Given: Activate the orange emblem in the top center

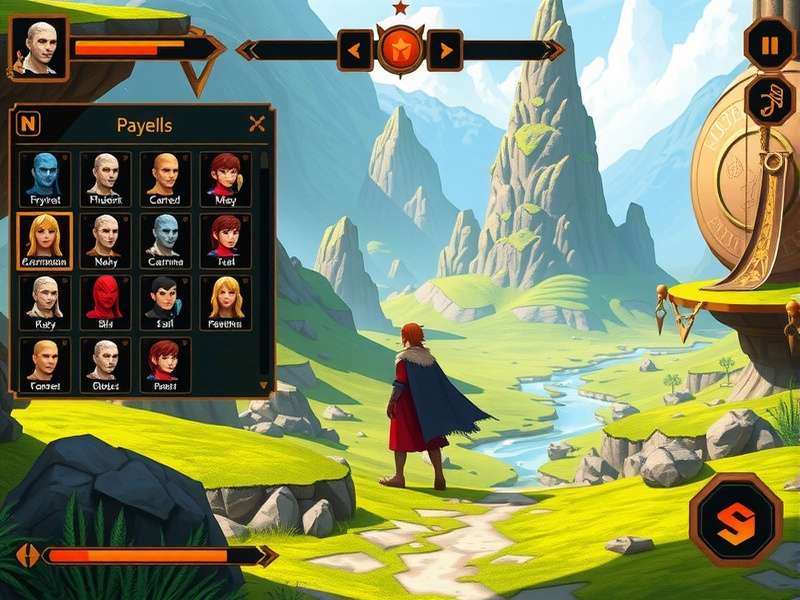Looking at the screenshot, I should pyautogui.click(x=400, y=49).
